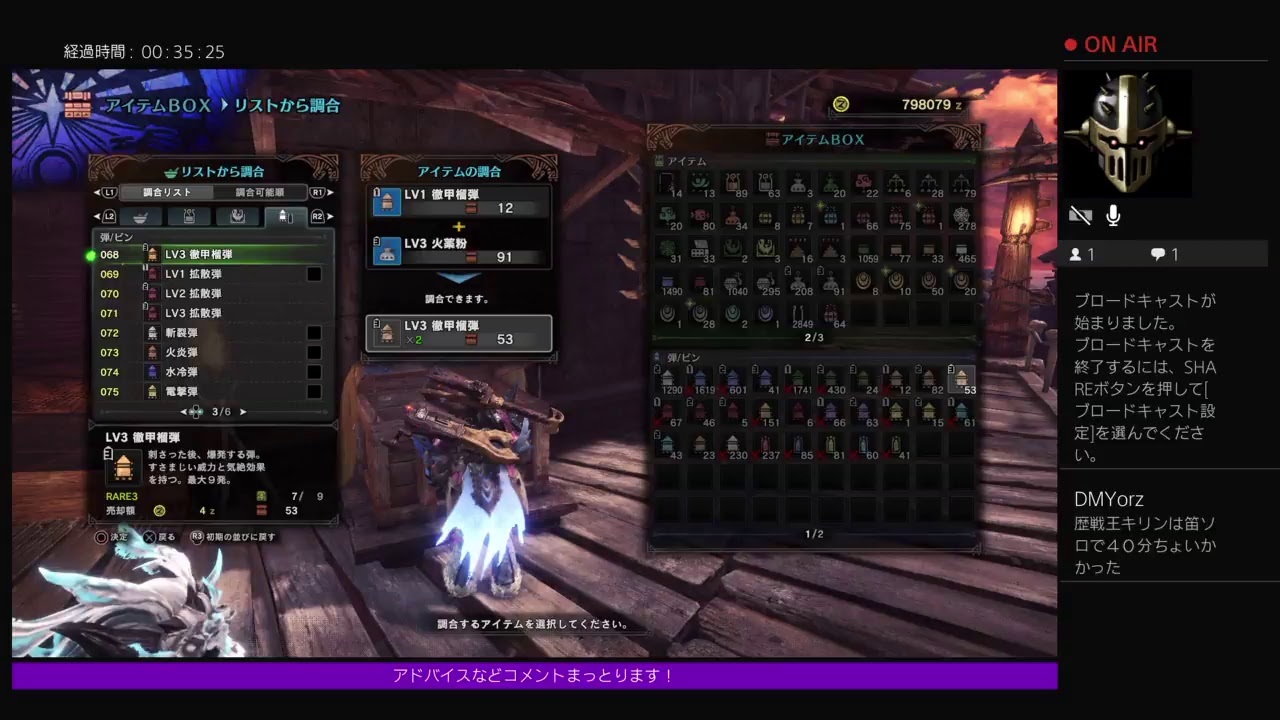Screen dimensions: 1280x720
Task: Click the LV3 火薬粉 ingredient slot
Action: (x=461, y=250)
